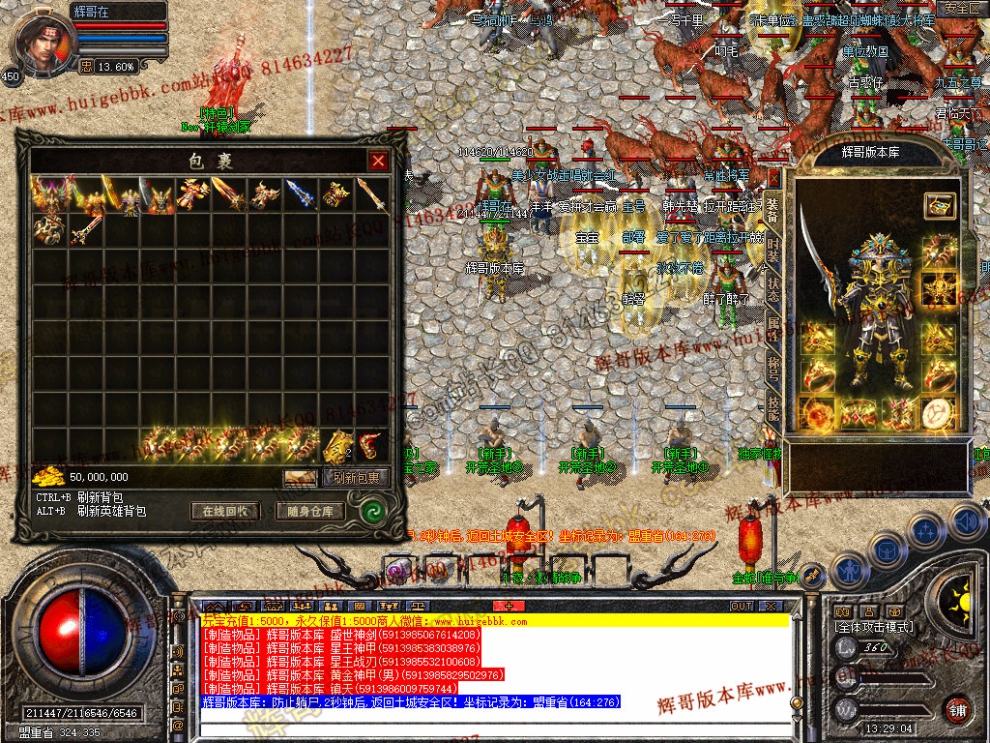Close the 包裹 inventory window
This screenshot has width=990, height=743.
click(378, 161)
